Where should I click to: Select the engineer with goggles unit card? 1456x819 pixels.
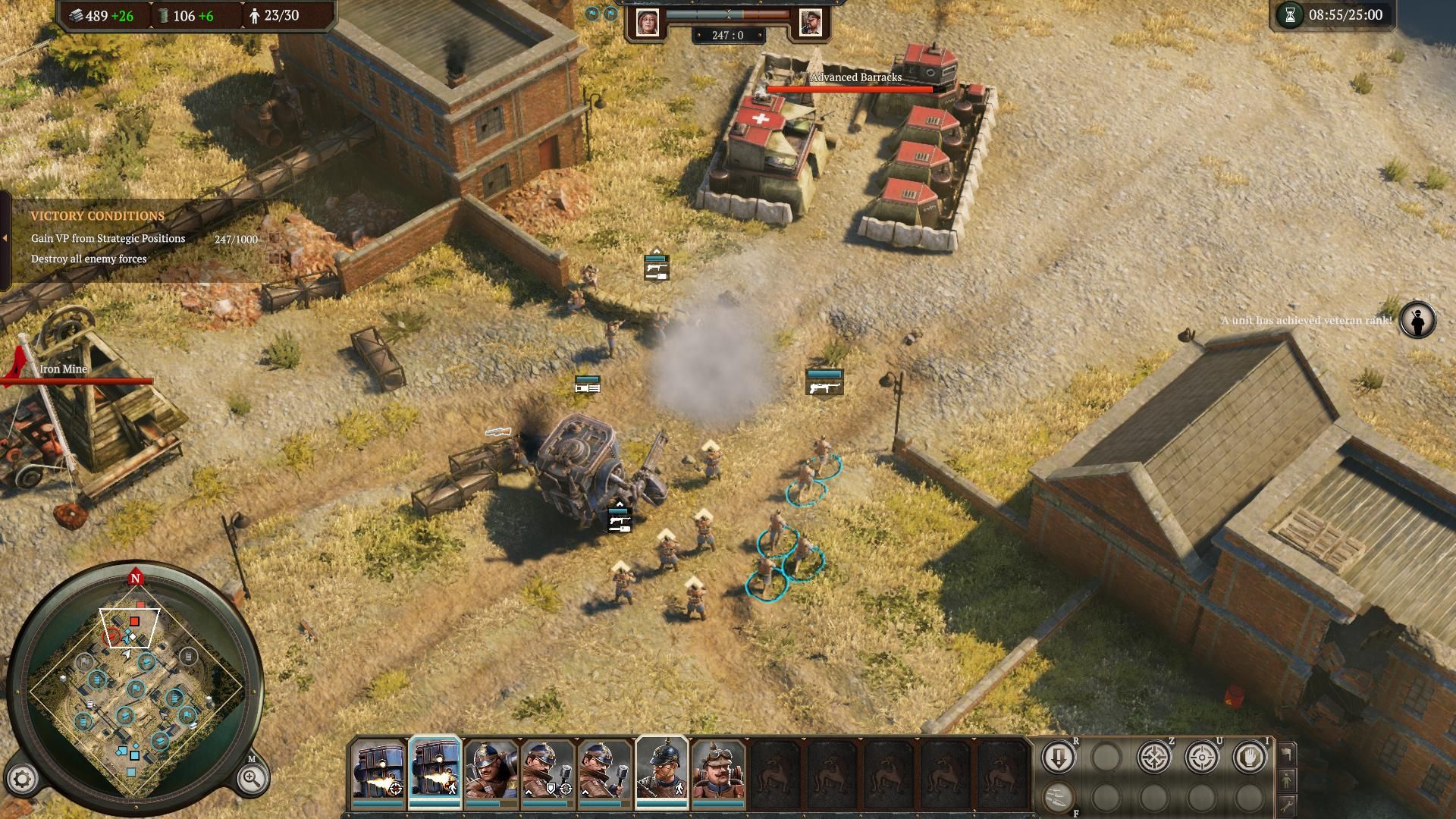tap(717, 772)
